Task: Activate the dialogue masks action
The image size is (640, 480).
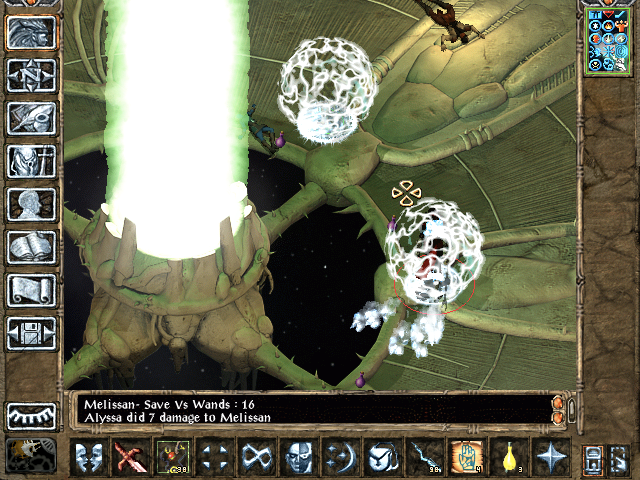Action: 91,457
